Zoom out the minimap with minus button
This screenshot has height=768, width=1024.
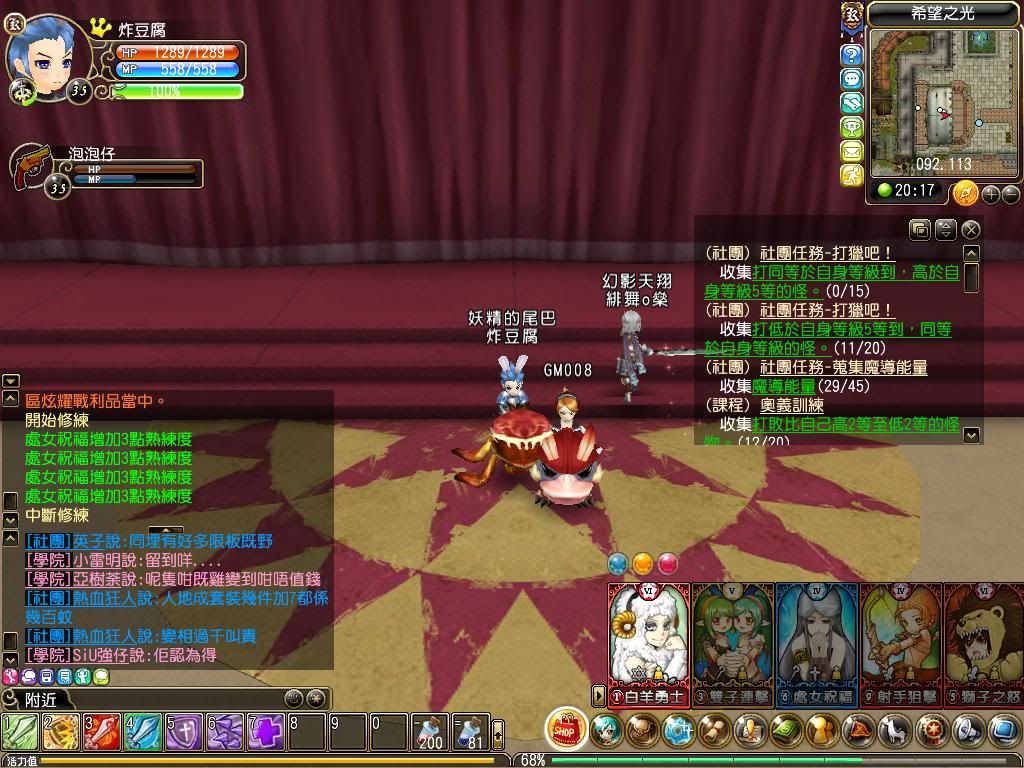[x=1010, y=194]
